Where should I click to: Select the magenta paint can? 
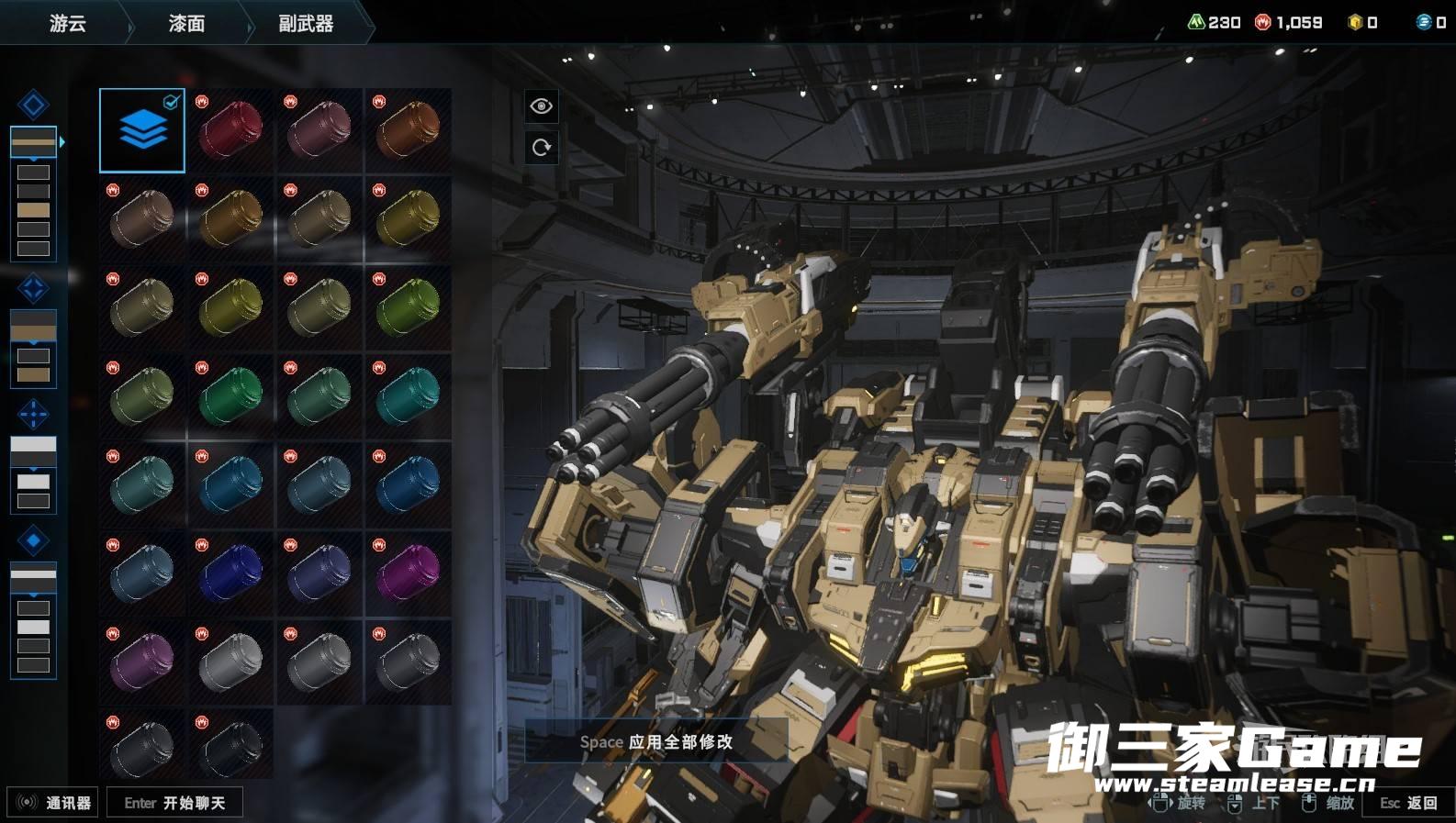click(408, 574)
